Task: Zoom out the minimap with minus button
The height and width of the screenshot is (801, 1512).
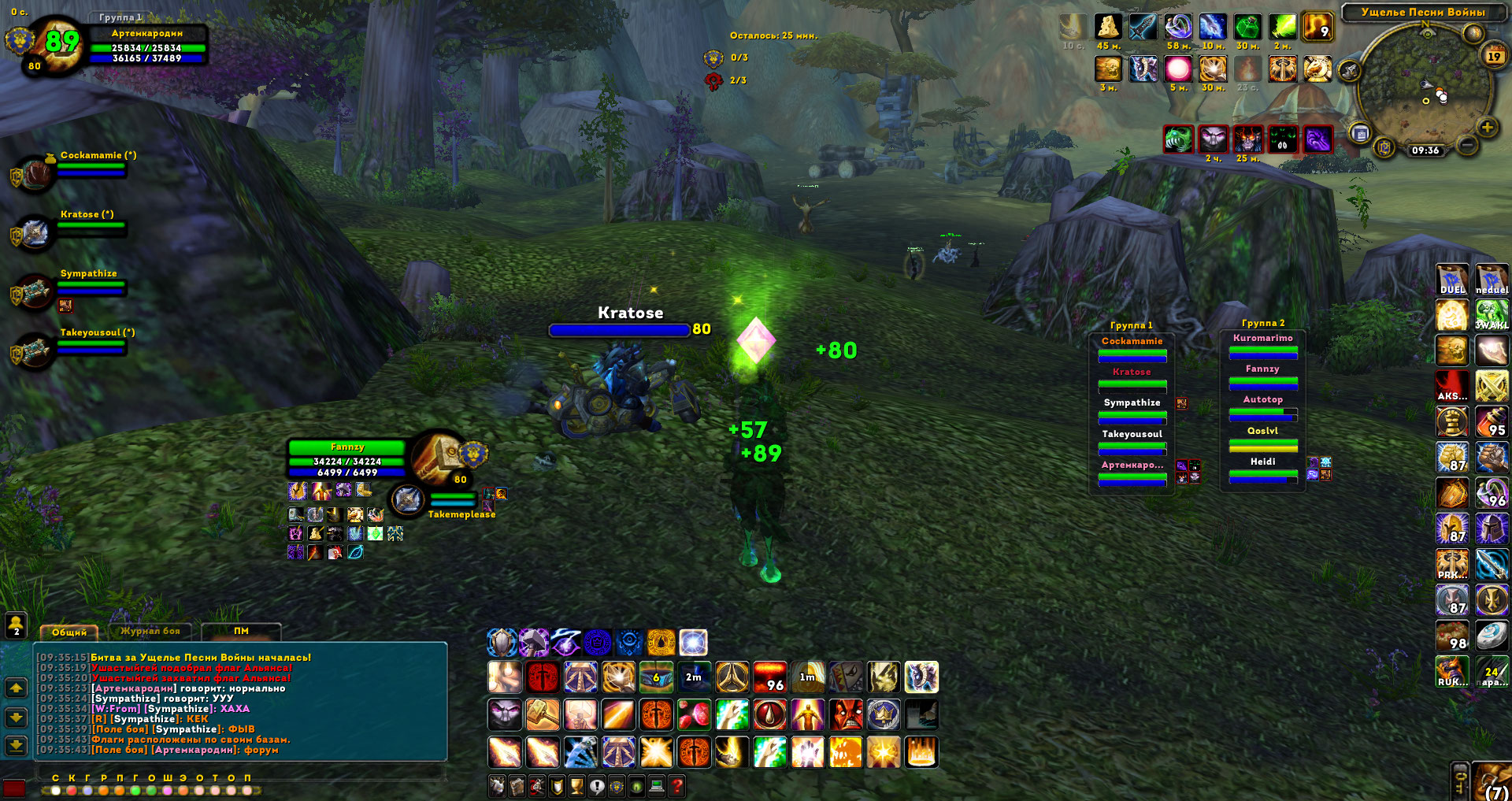Action: (x=1466, y=145)
